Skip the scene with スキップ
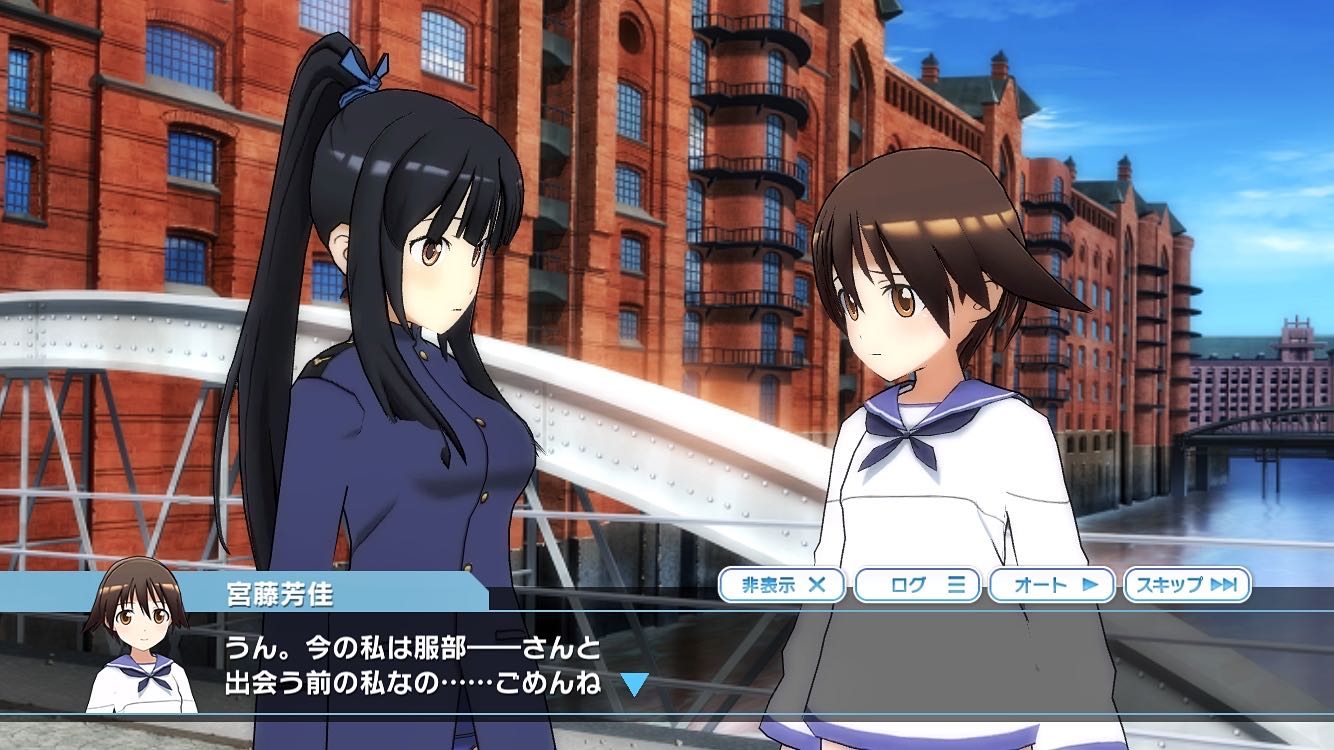The height and width of the screenshot is (750, 1334). pyautogui.click(x=1187, y=585)
